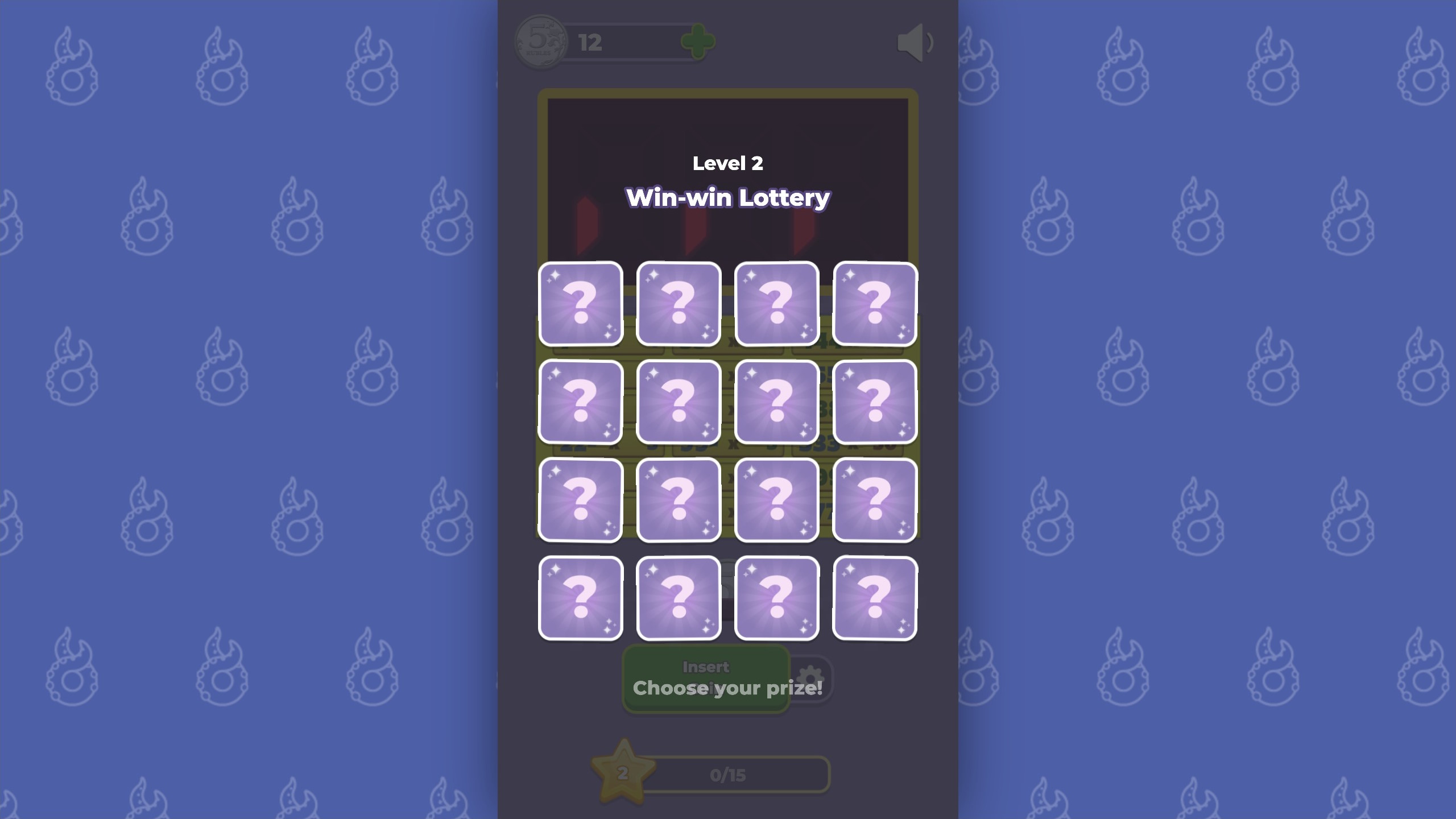Click the star showing level 2
Viewport: 1456px width, 819px height.
point(623,772)
